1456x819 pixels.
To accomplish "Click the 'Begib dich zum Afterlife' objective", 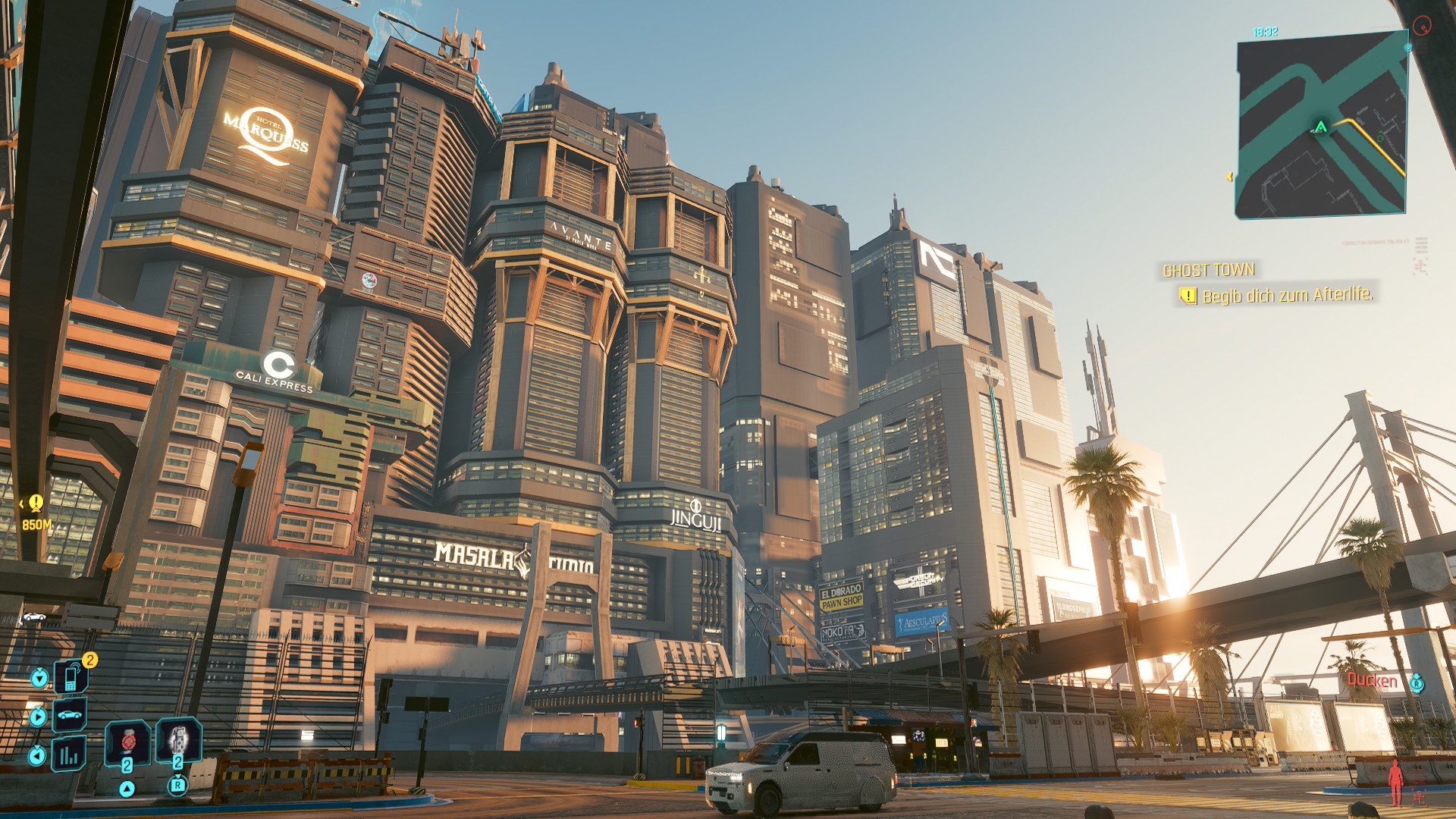I will (x=1287, y=295).
